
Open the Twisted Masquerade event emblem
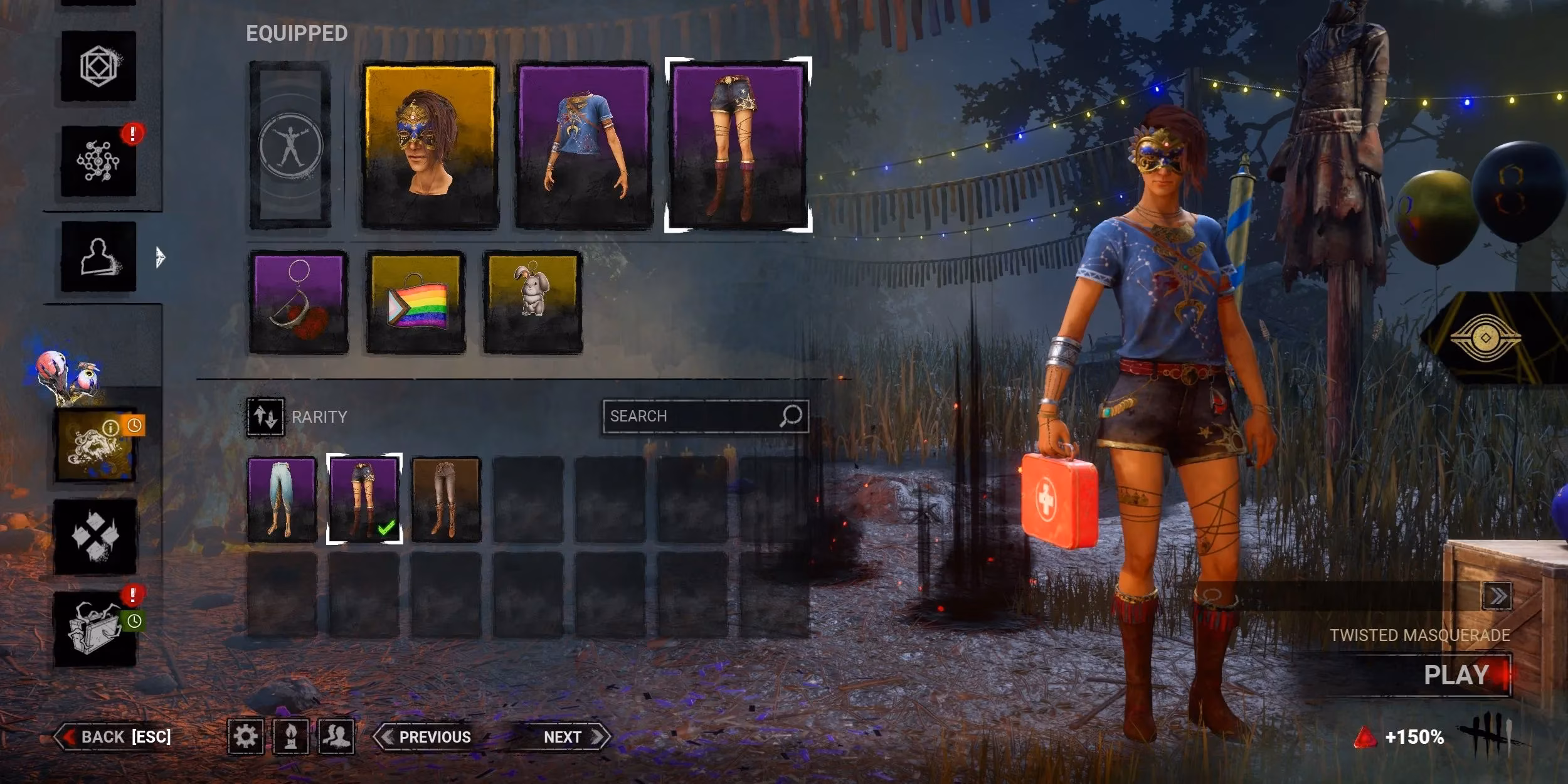[1485, 338]
